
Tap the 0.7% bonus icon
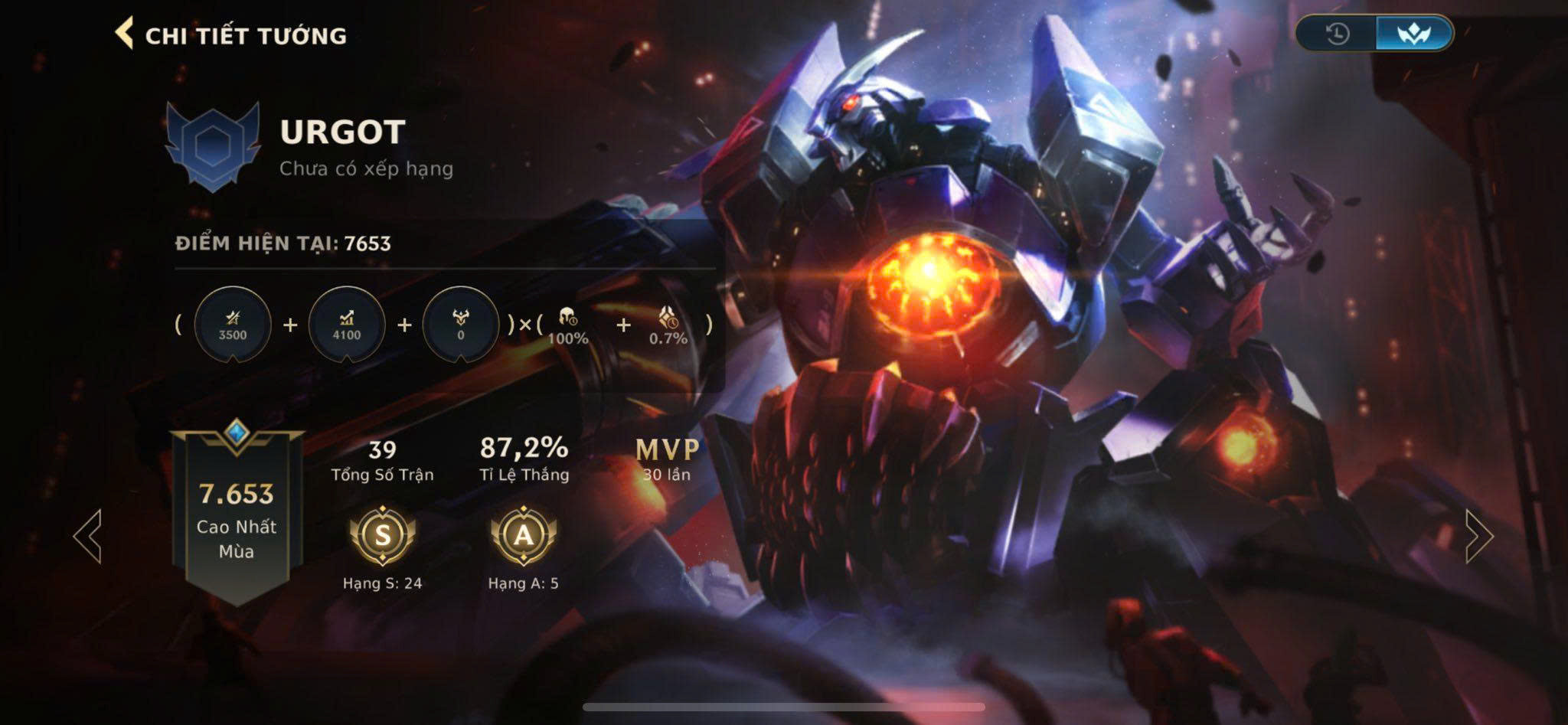(x=668, y=325)
